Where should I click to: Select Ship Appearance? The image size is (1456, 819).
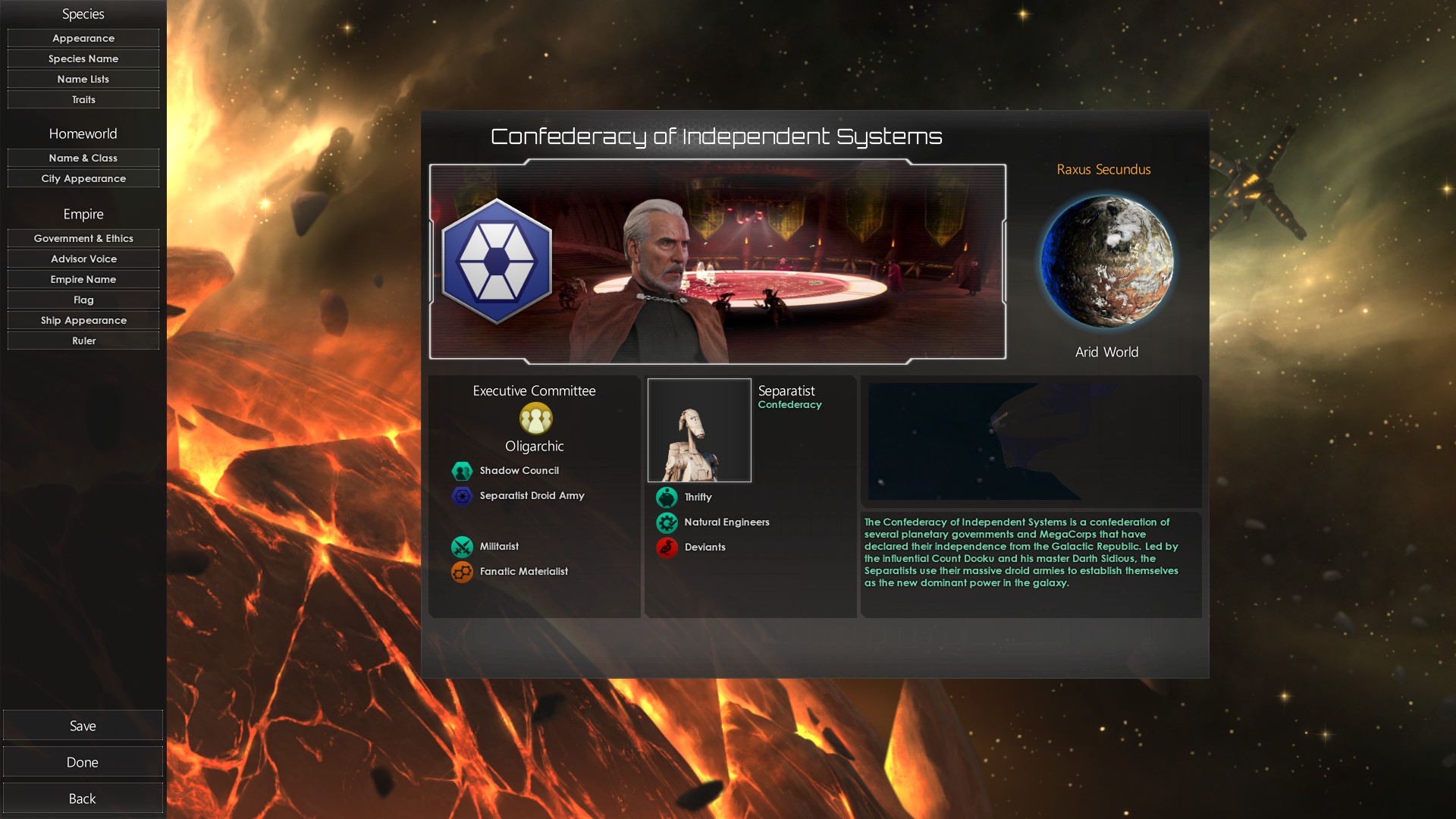coord(83,320)
